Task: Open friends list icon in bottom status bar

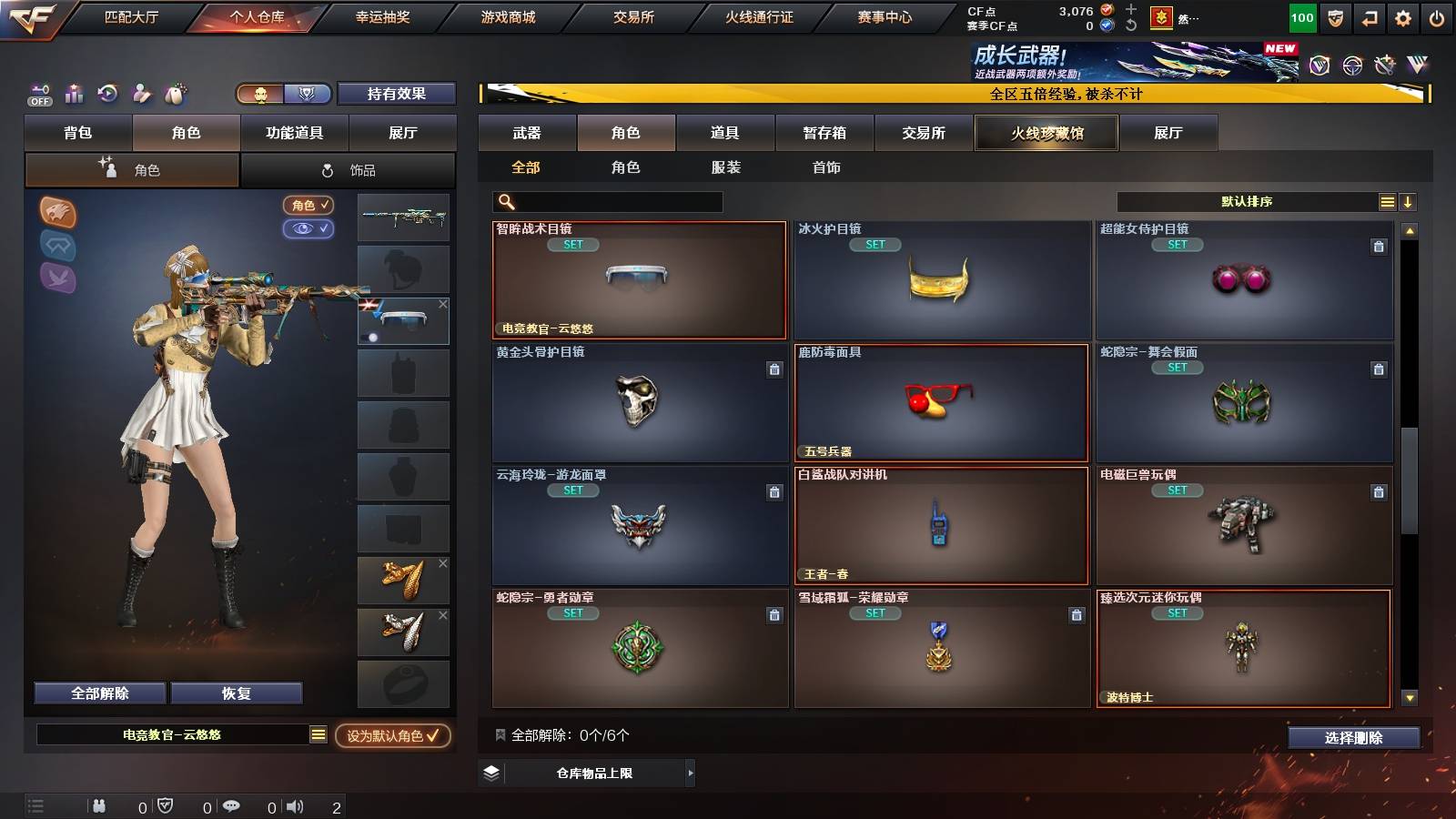Action: pyautogui.click(x=98, y=805)
